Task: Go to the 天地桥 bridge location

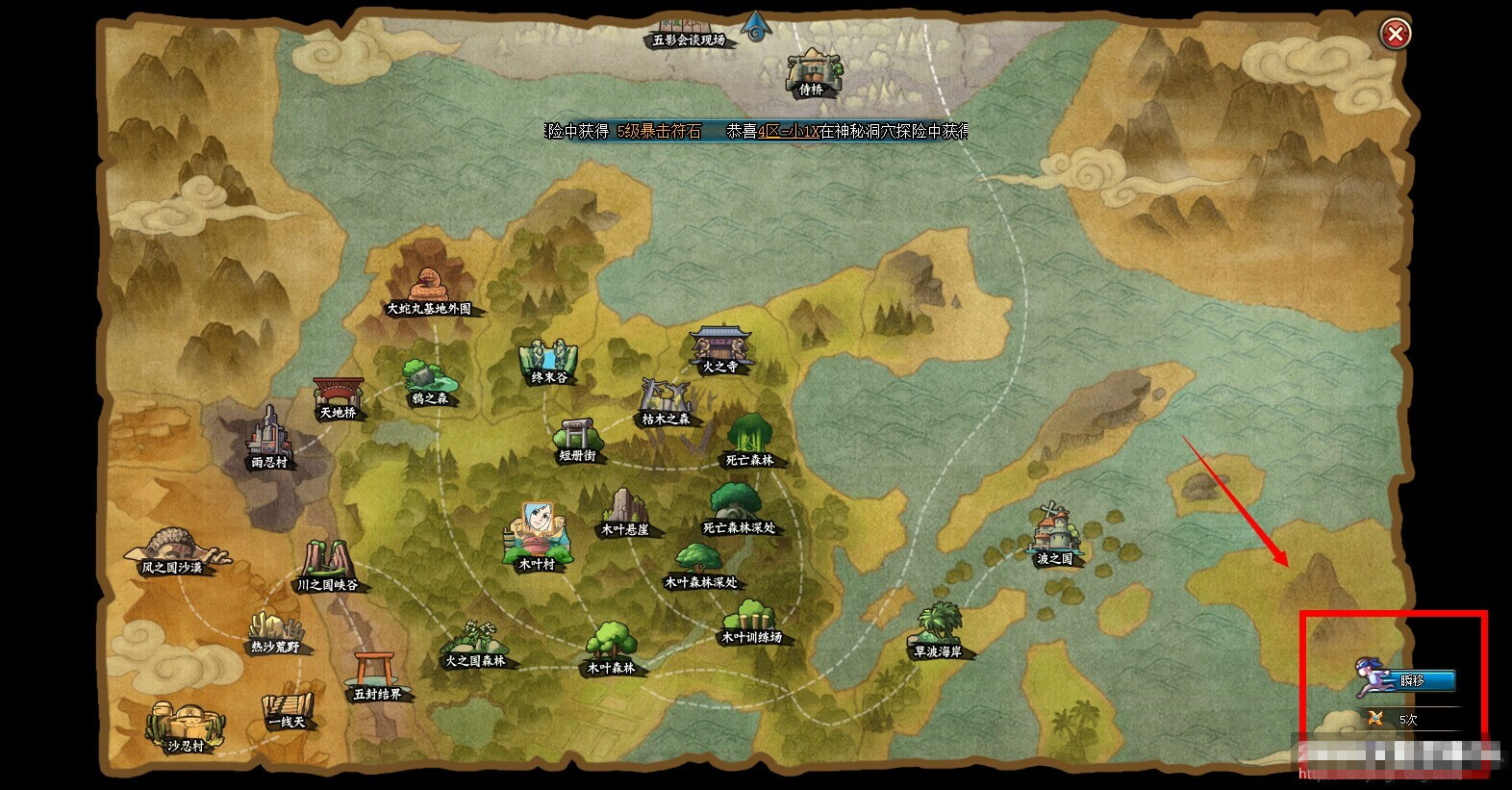Action: tap(339, 396)
